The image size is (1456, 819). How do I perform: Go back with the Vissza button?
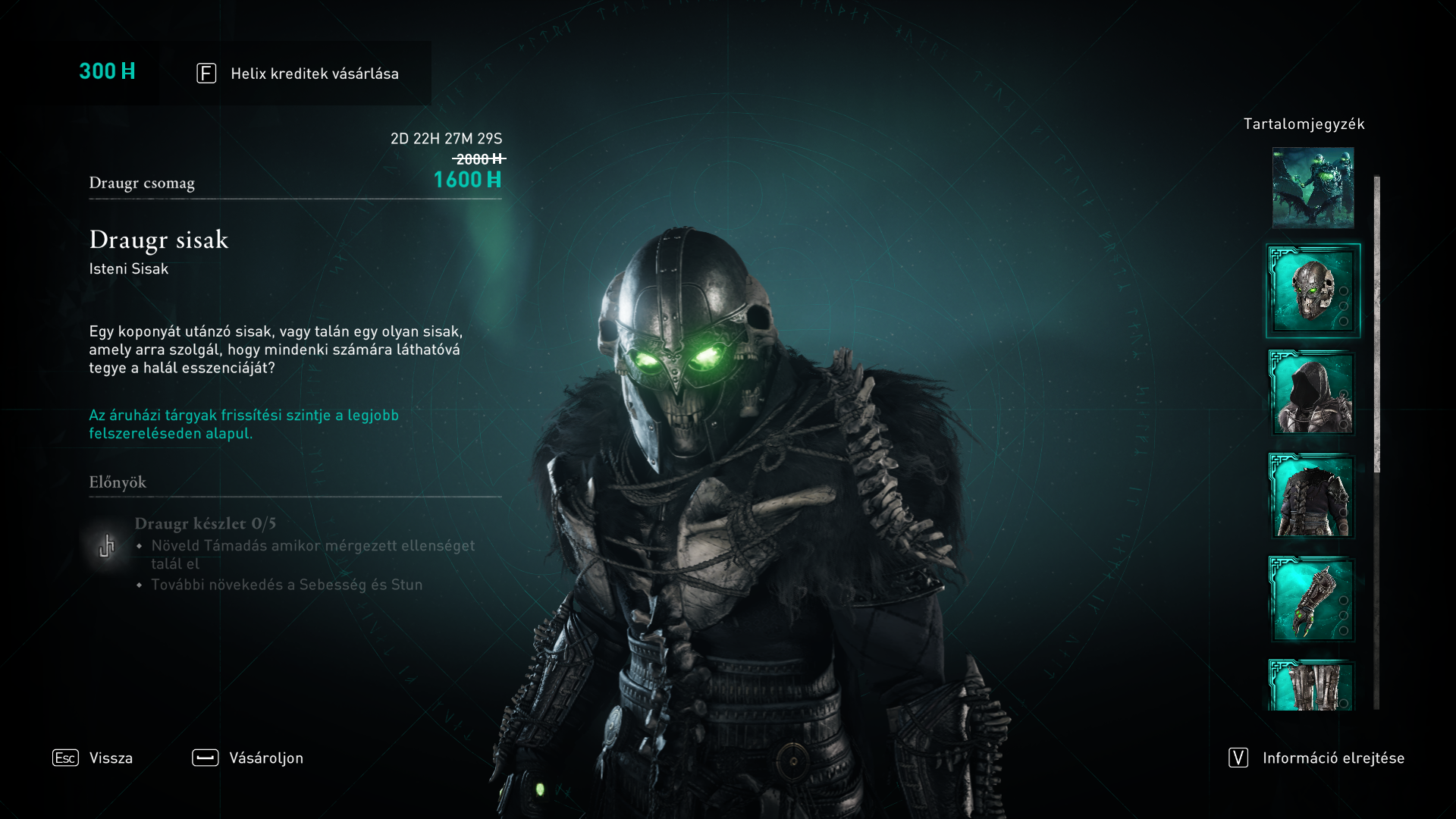pos(93,758)
